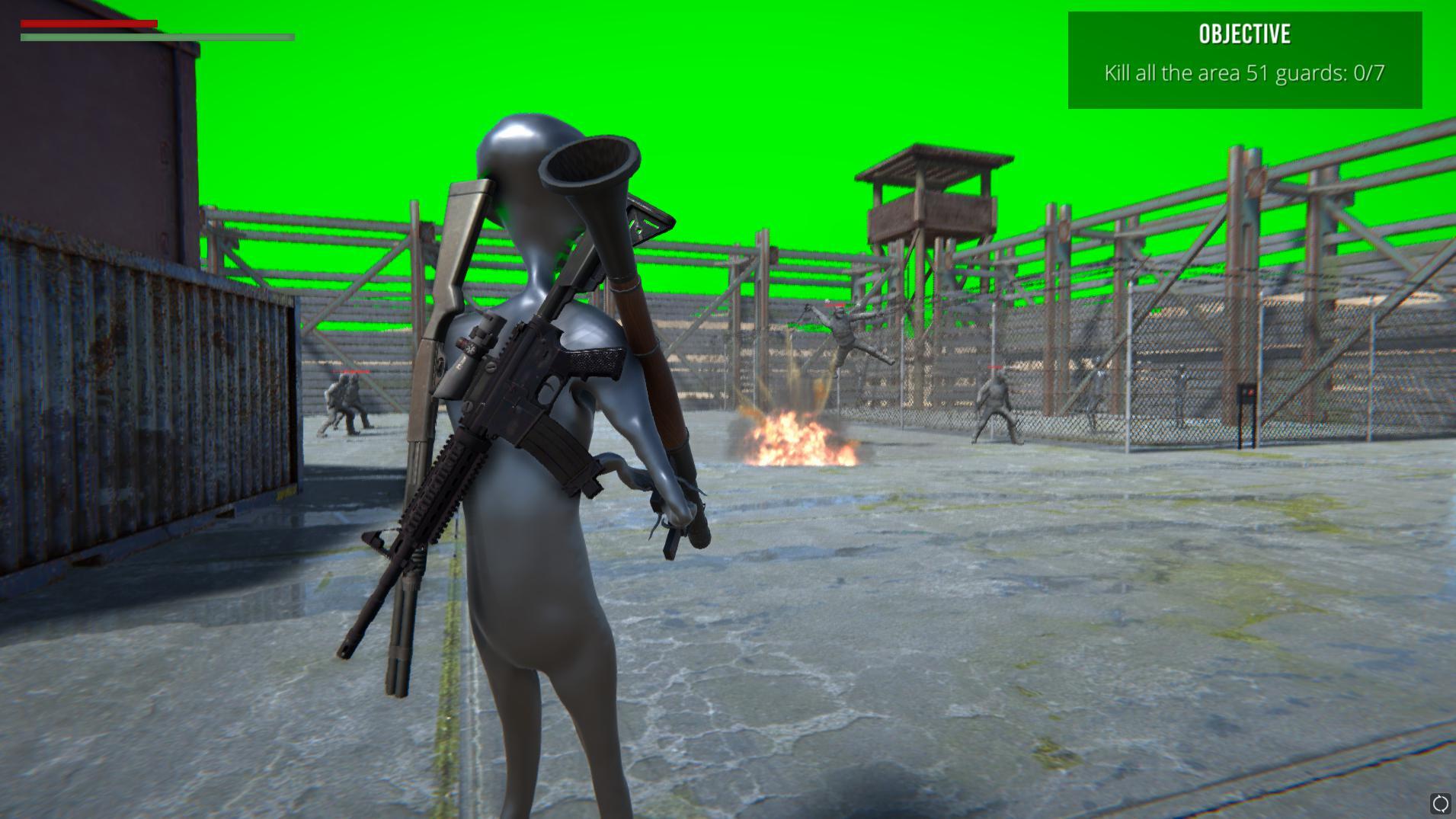Click the objective text 'Kill all the area 51 guards'
The height and width of the screenshot is (819, 1456).
[x=1219, y=72]
